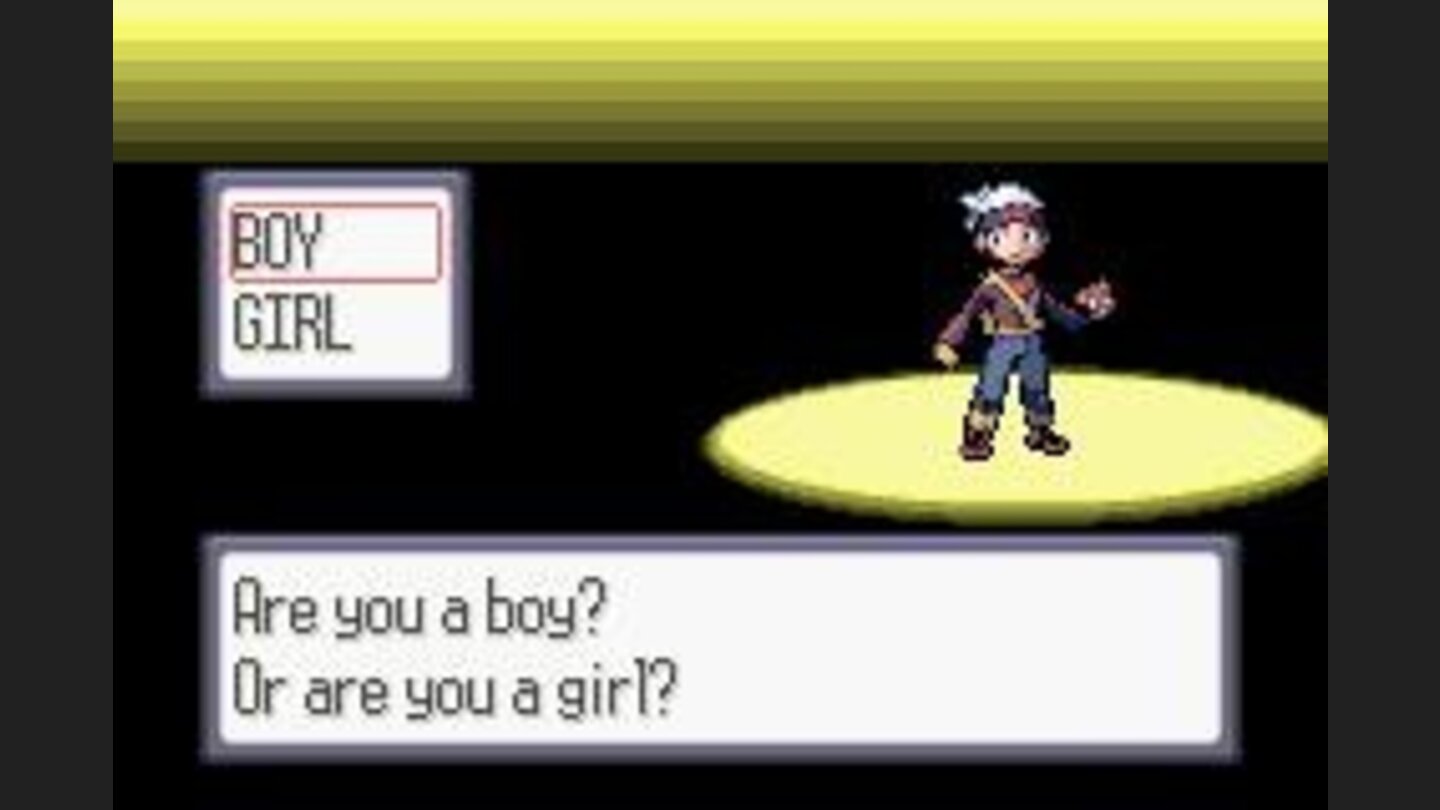The width and height of the screenshot is (1440, 810).
Task: Click the boy's orange bag strap
Action: [1005, 290]
